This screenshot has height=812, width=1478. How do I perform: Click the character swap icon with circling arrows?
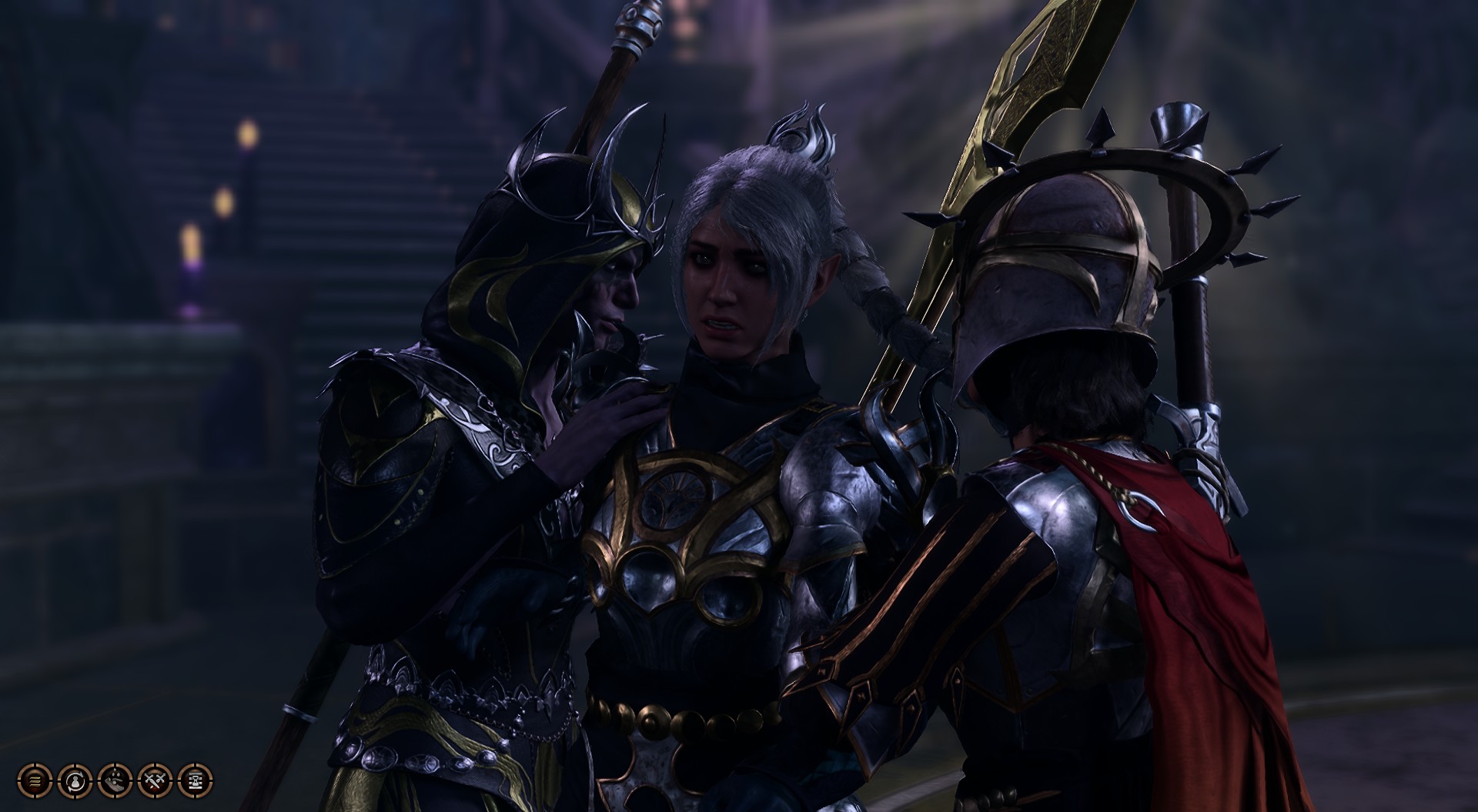pos(75,780)
